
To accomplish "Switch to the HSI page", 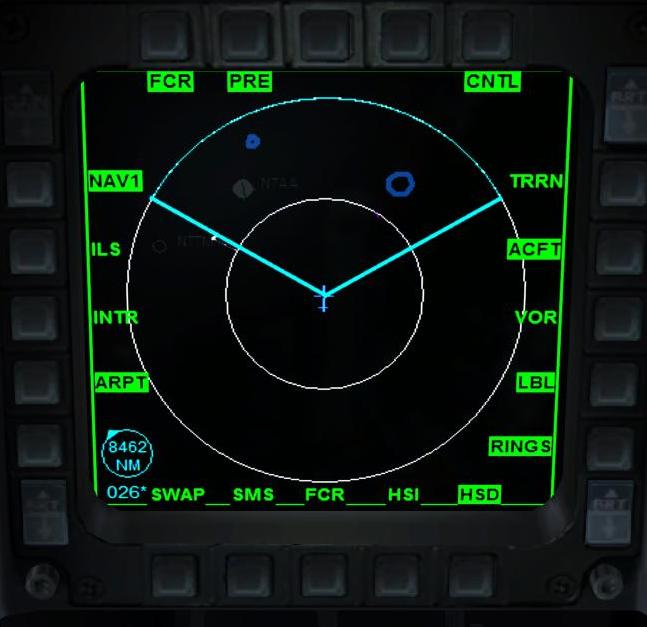I will click(403, 494).
